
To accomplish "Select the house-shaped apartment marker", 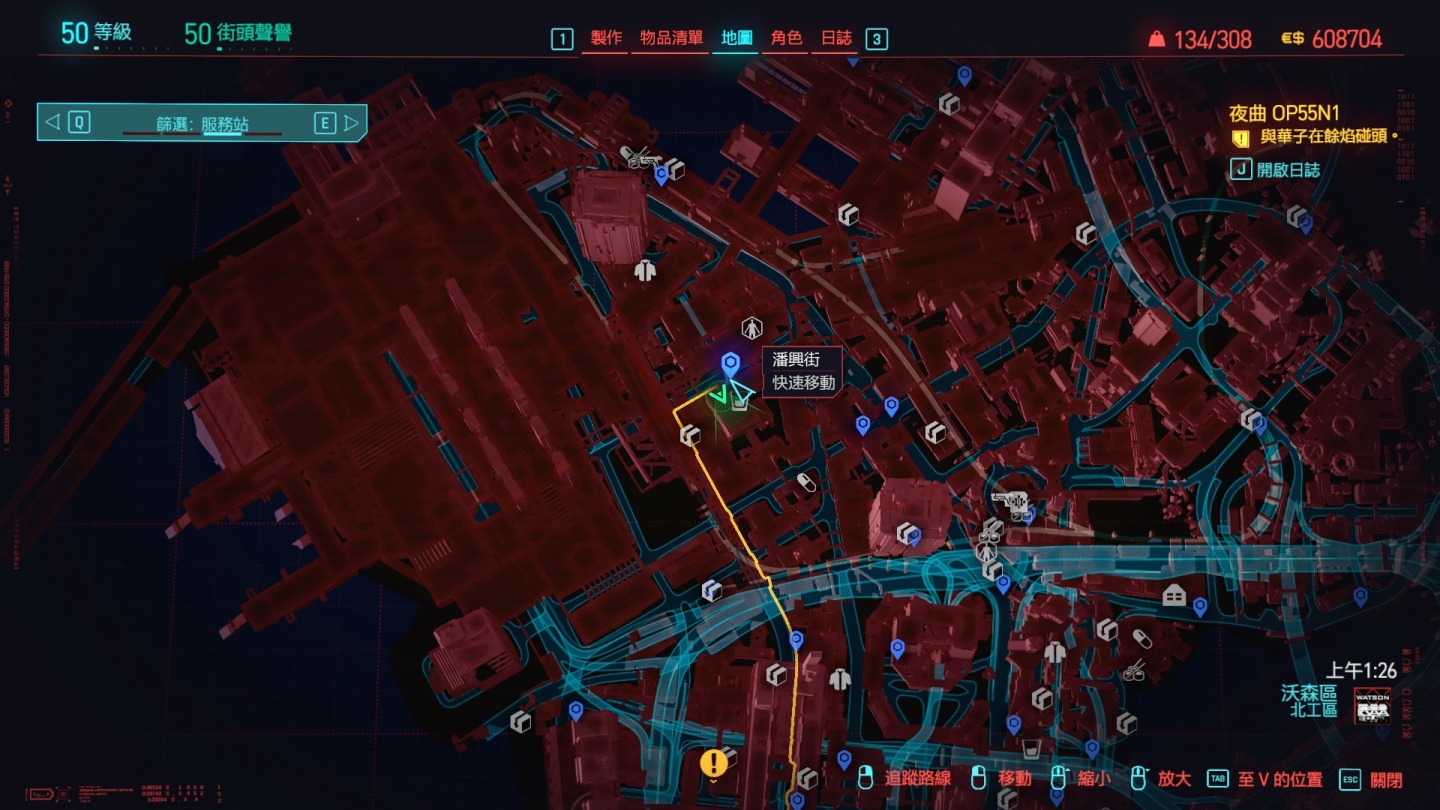I will coord(1174,596).
